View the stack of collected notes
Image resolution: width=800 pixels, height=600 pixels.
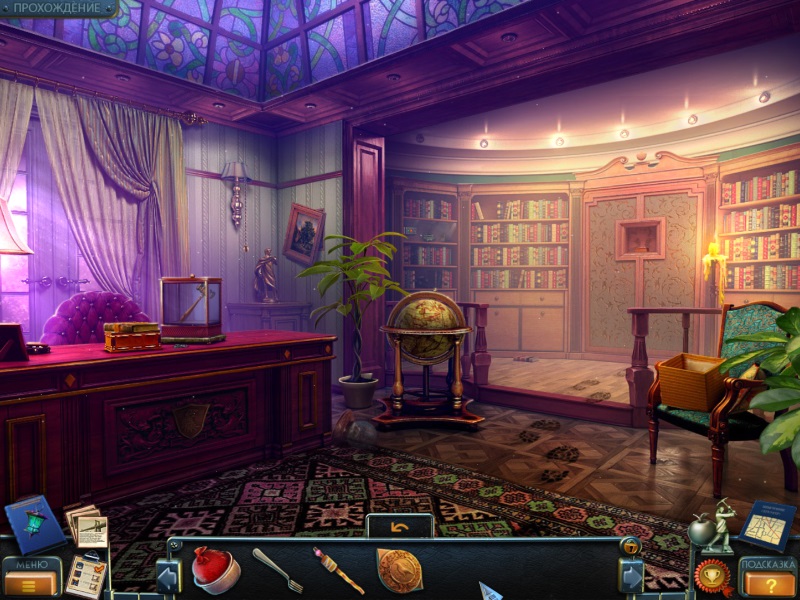(x=87, y=524)
